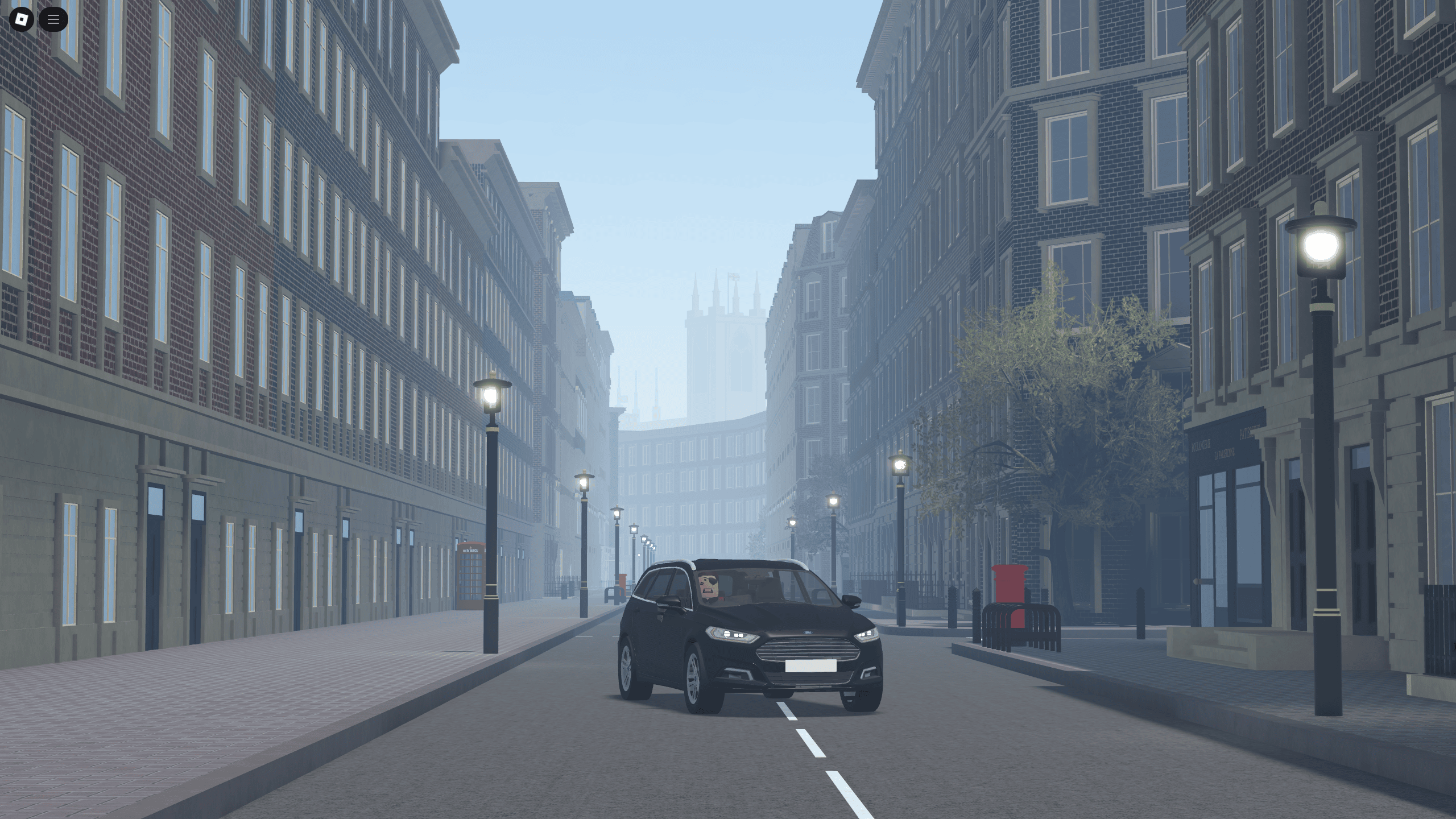Open the Roblox hamburger menu
Viewport: 1456px width, 819px height.
point(54,20)
